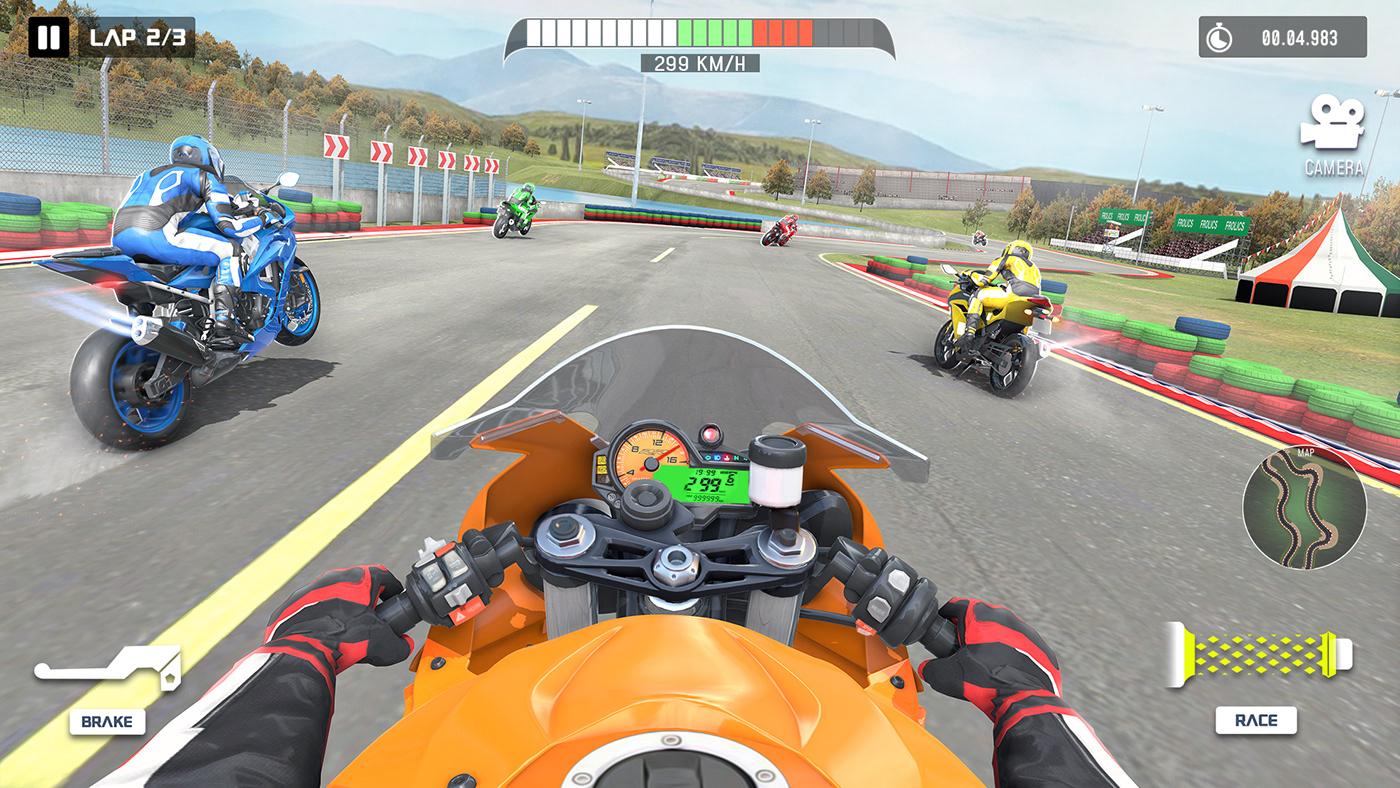The height and width of the screenshot is (788, 1400).
Task: Hit the throttle grip Race control
Action: pyautogui.click(x=1257, y=655)
